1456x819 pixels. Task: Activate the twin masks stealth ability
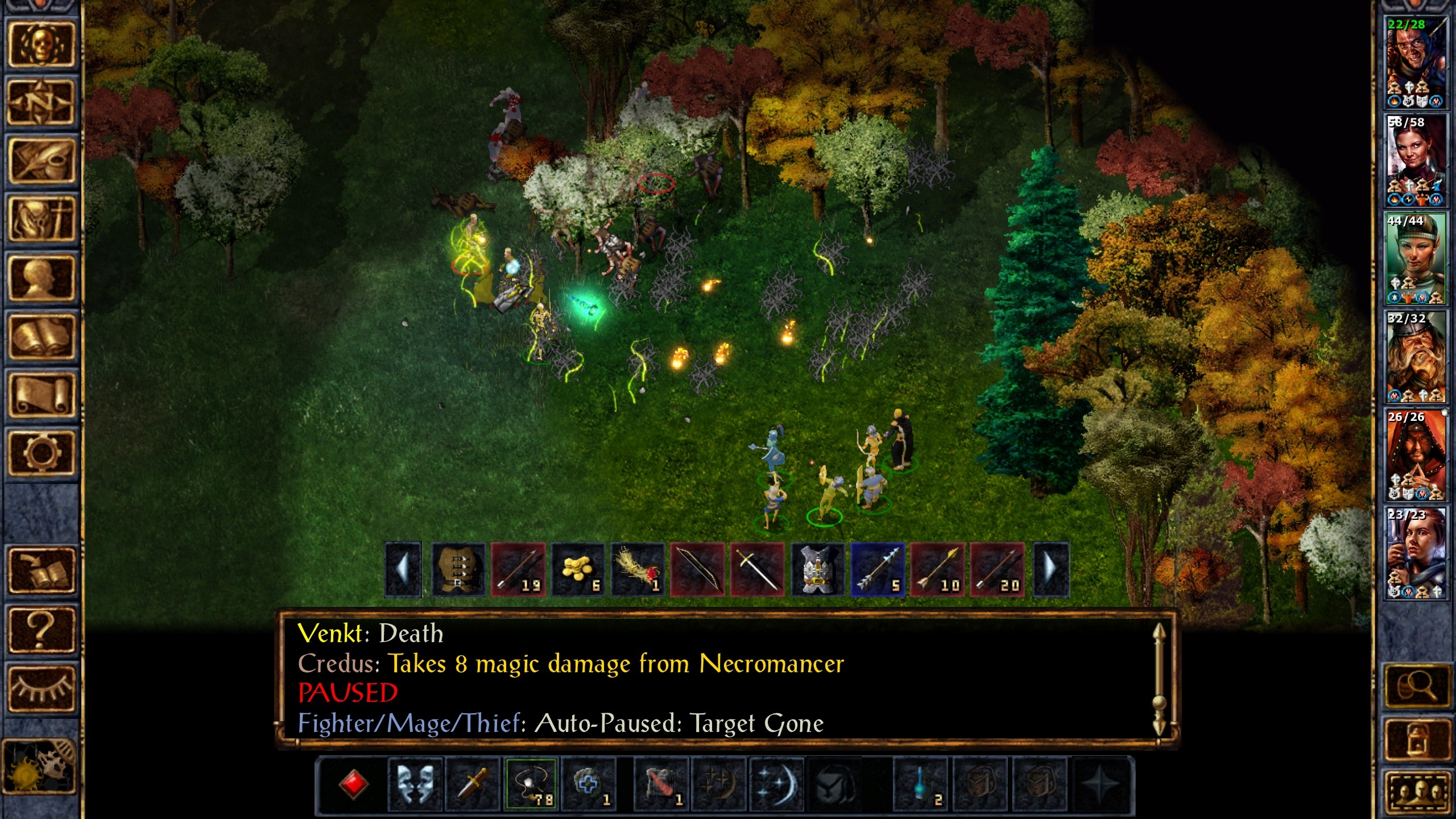(415, 784)
